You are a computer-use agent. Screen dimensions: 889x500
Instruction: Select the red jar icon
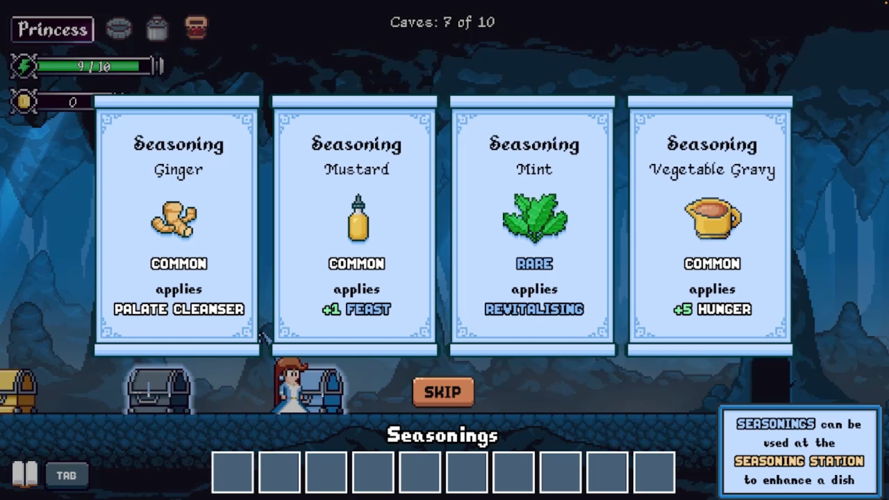(196, 28)
